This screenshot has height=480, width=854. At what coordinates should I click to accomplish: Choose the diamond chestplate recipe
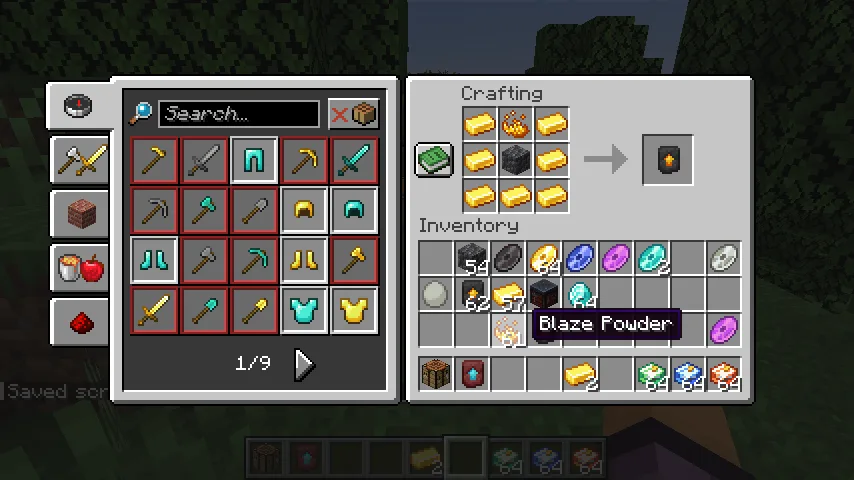click(304, 311)
